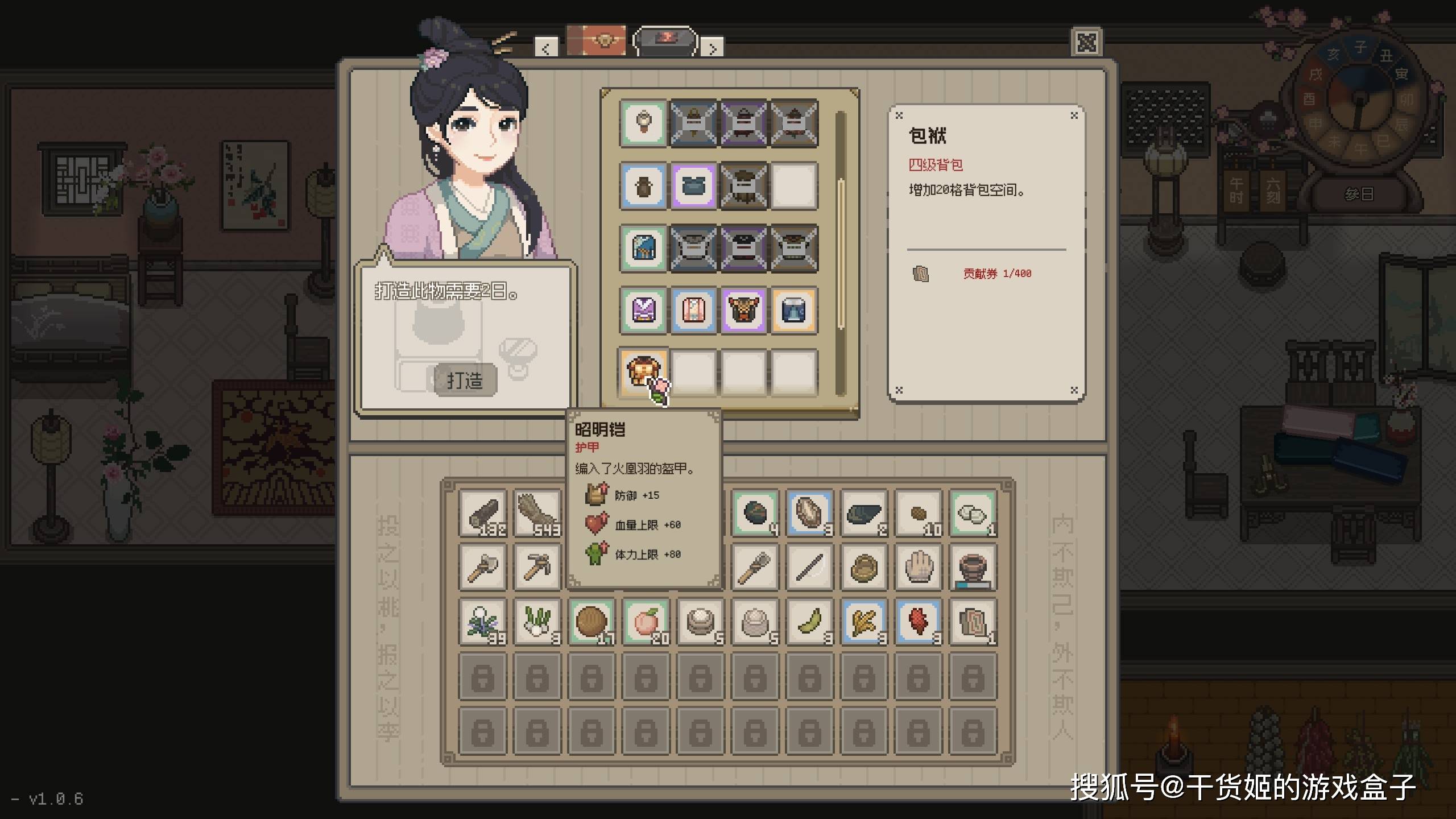
Task: Pick the dark blue armor with orange border
Action: tap(793, 311)
